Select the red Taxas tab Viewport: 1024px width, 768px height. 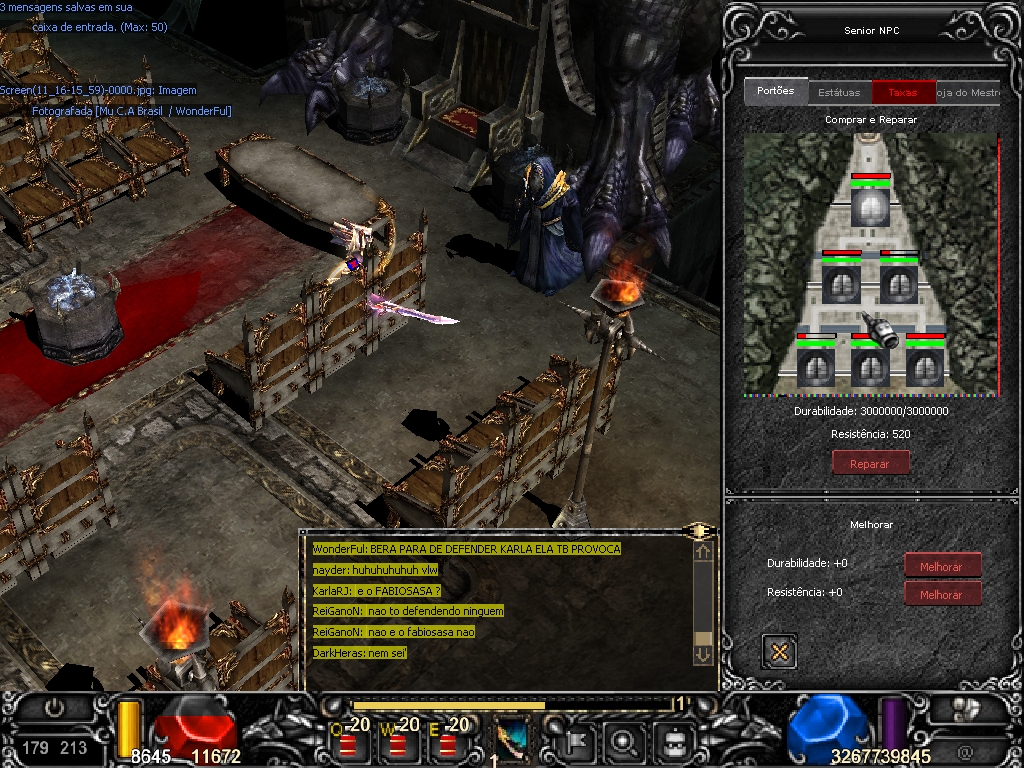point(903,92)
